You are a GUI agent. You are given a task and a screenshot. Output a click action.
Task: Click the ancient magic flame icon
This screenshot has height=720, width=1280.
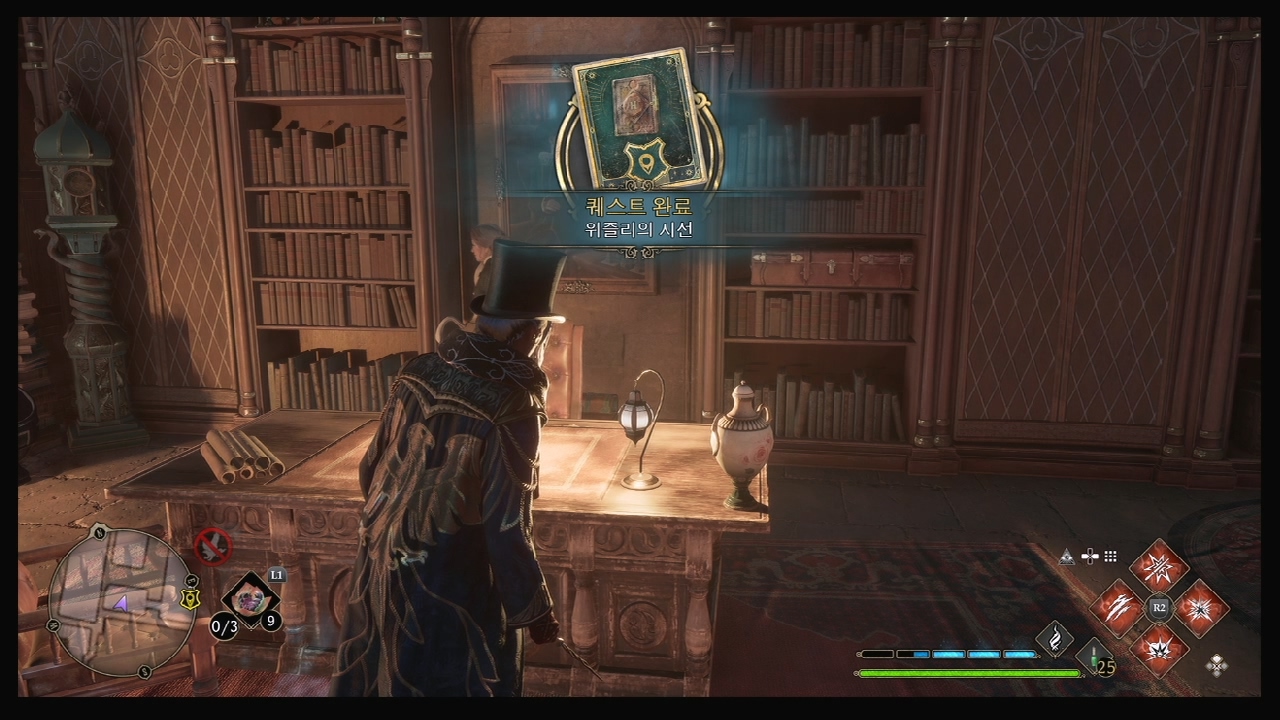point(1054,636)
